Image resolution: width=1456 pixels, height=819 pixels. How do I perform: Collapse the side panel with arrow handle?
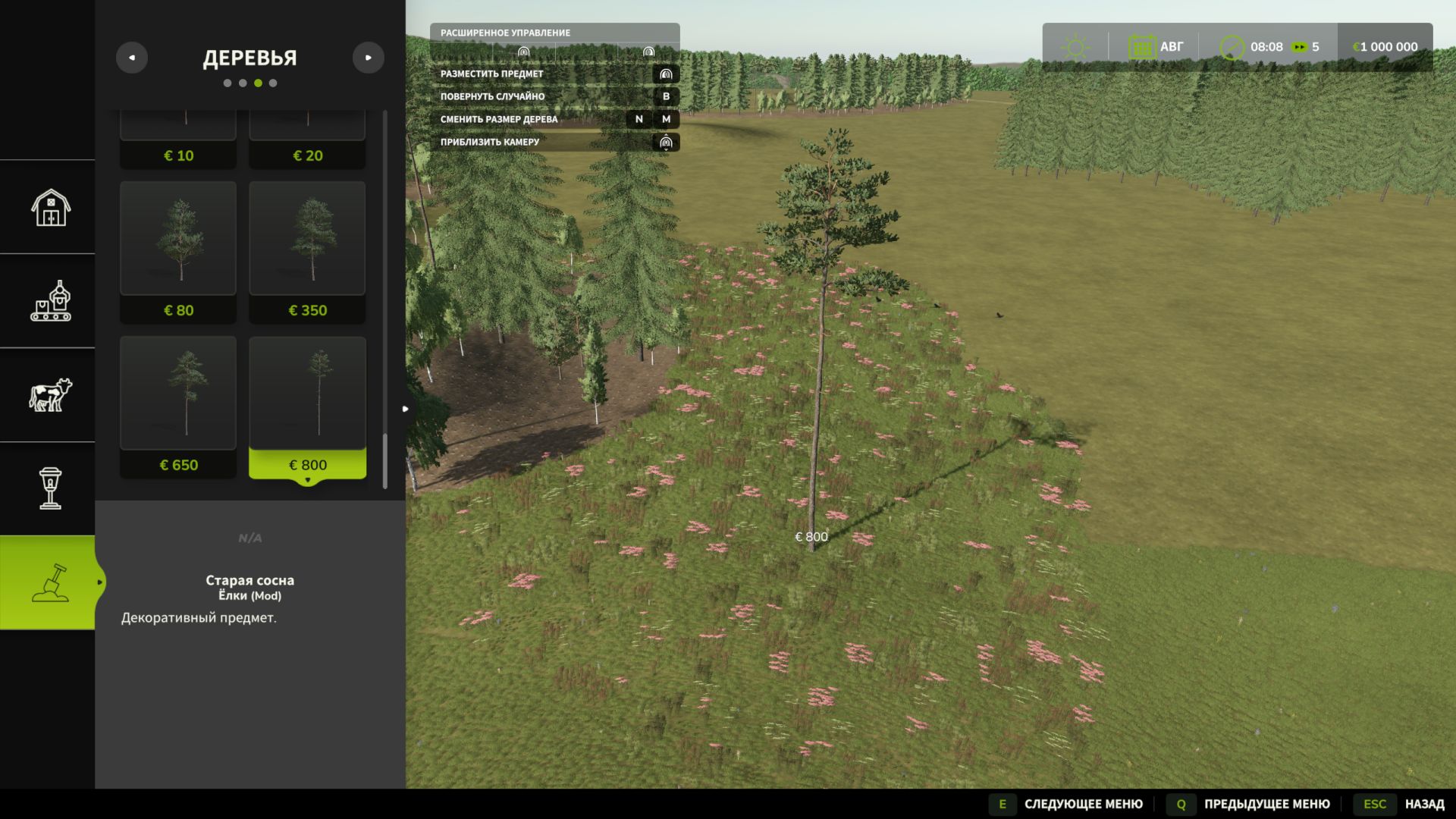(406, 409)
